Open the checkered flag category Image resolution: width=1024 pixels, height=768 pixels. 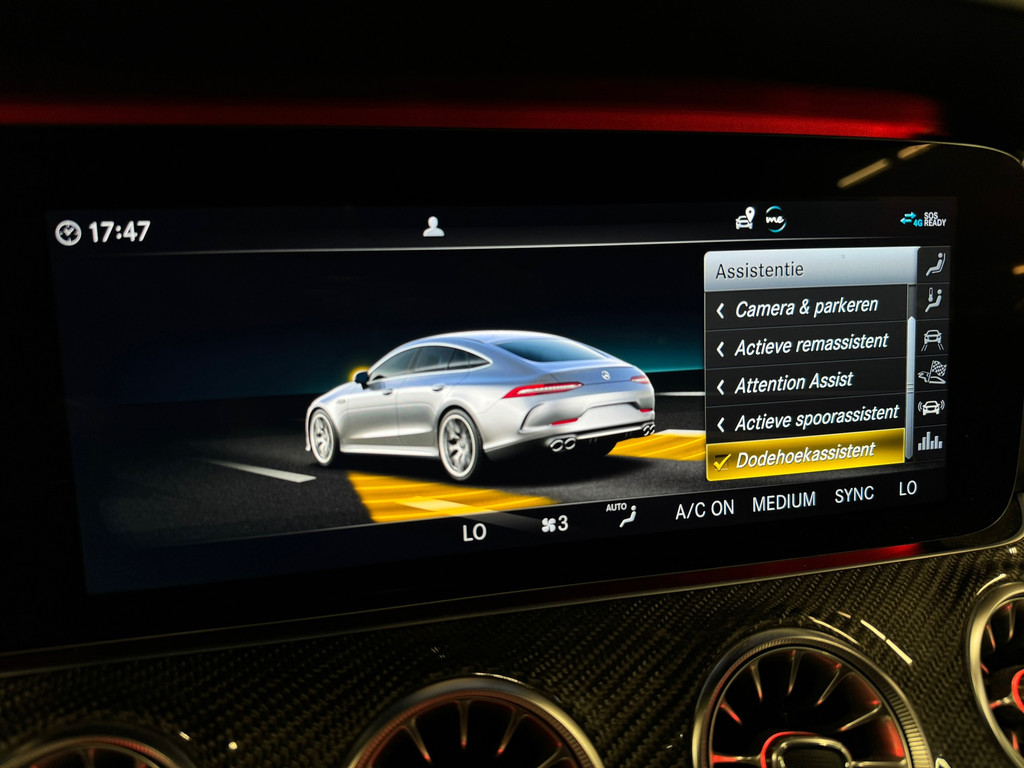click(932, 372)
